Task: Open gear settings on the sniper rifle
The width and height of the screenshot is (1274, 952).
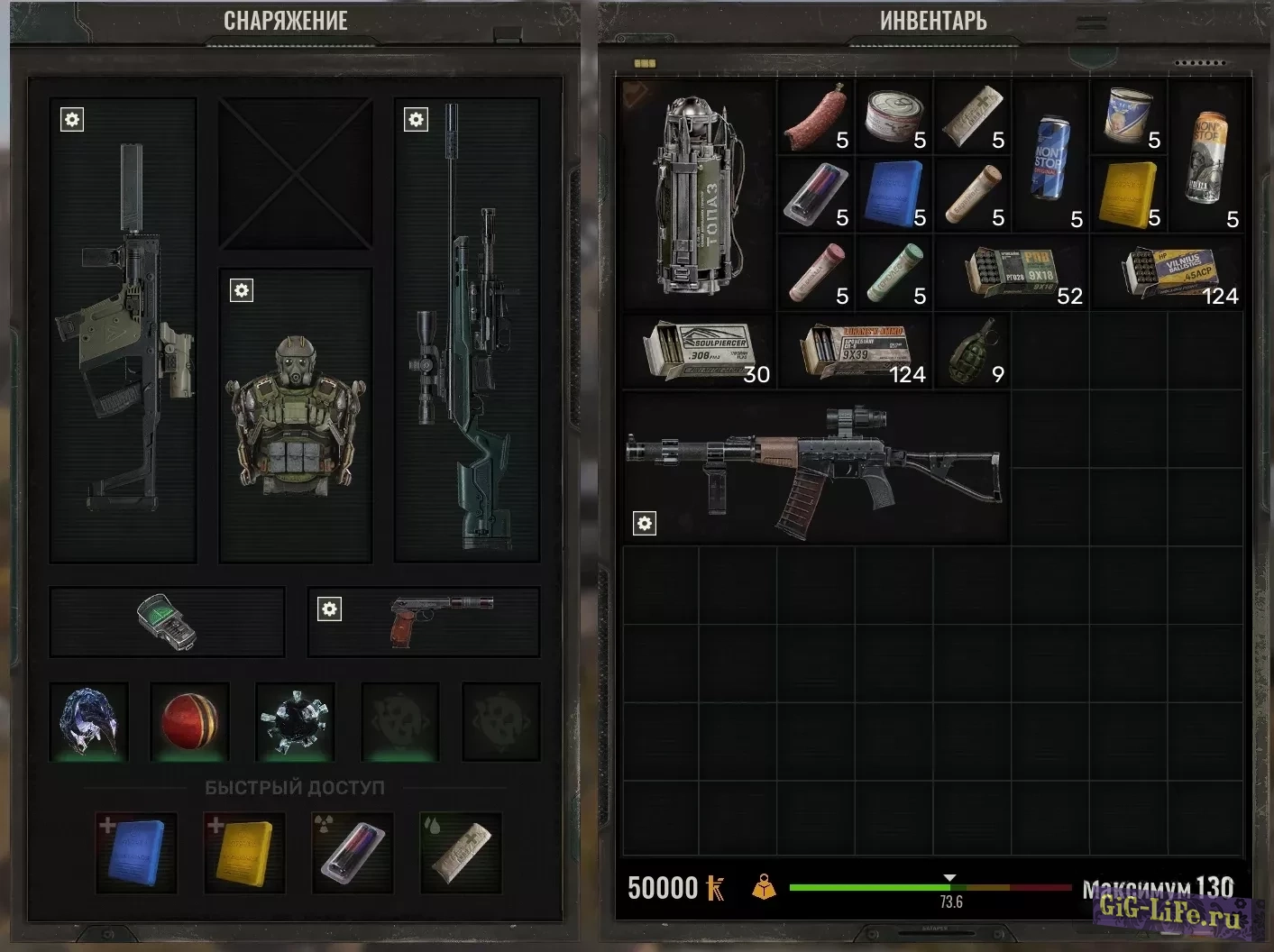Action: pos(416,119)
